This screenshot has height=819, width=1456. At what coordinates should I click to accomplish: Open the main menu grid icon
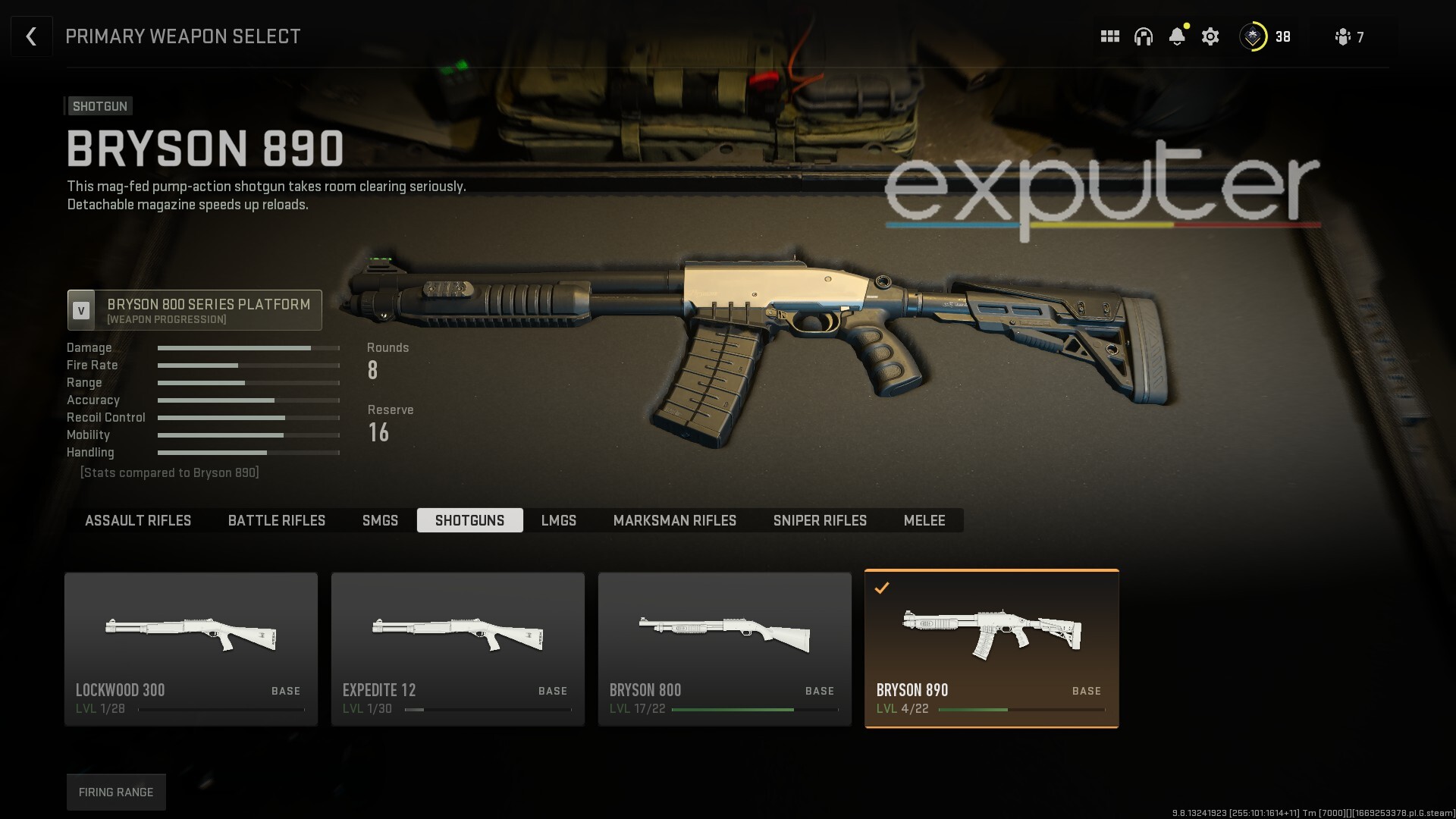1109,36
